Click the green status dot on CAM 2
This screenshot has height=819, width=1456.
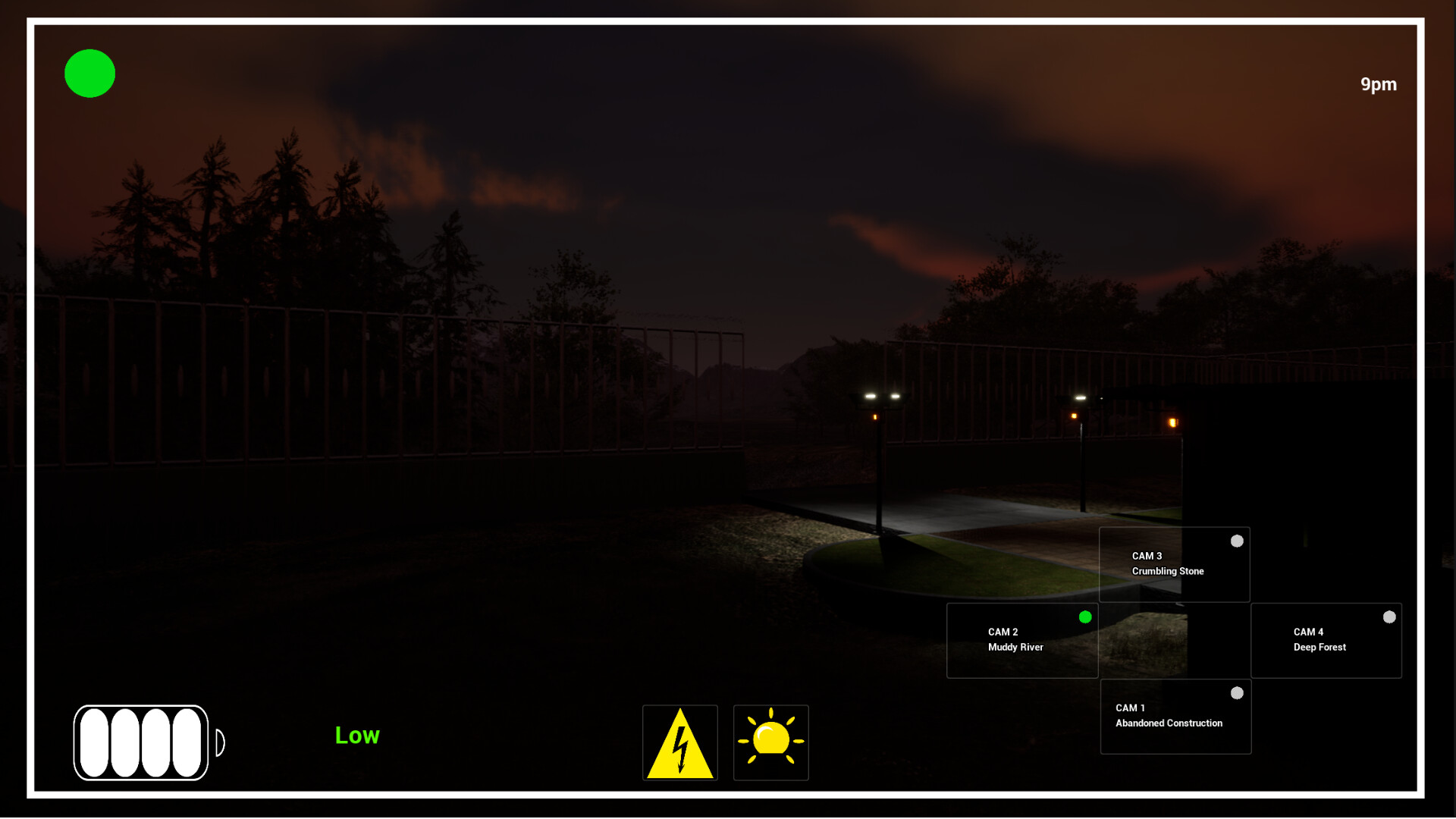1084,617
